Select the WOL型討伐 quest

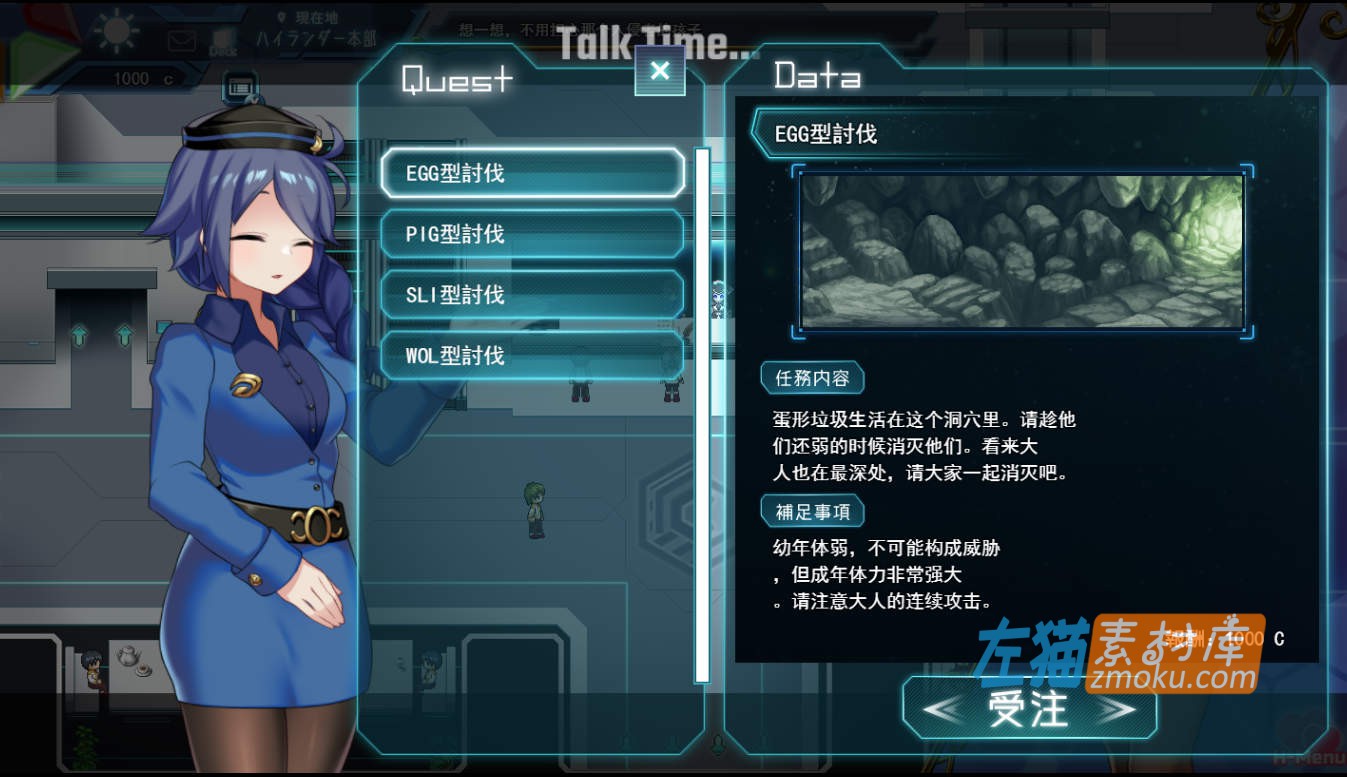pyautogui.click(x=532, y=355)
